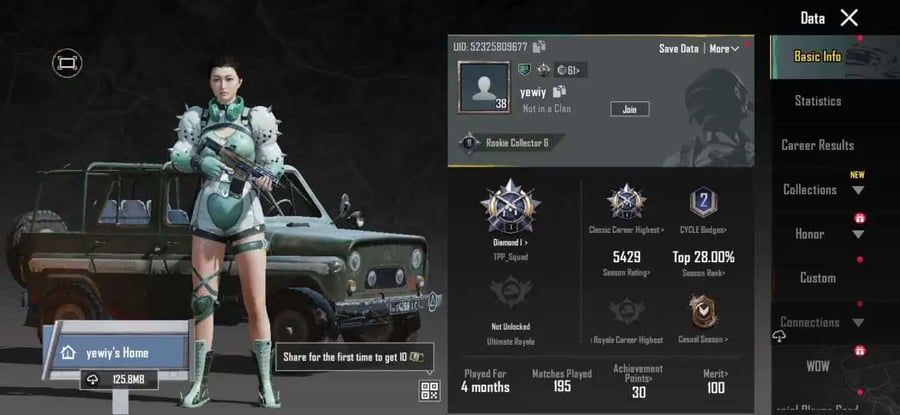This screenshot has width=900, height=415.
Task: Open the Statistics tab
Action: coord(817,101)
